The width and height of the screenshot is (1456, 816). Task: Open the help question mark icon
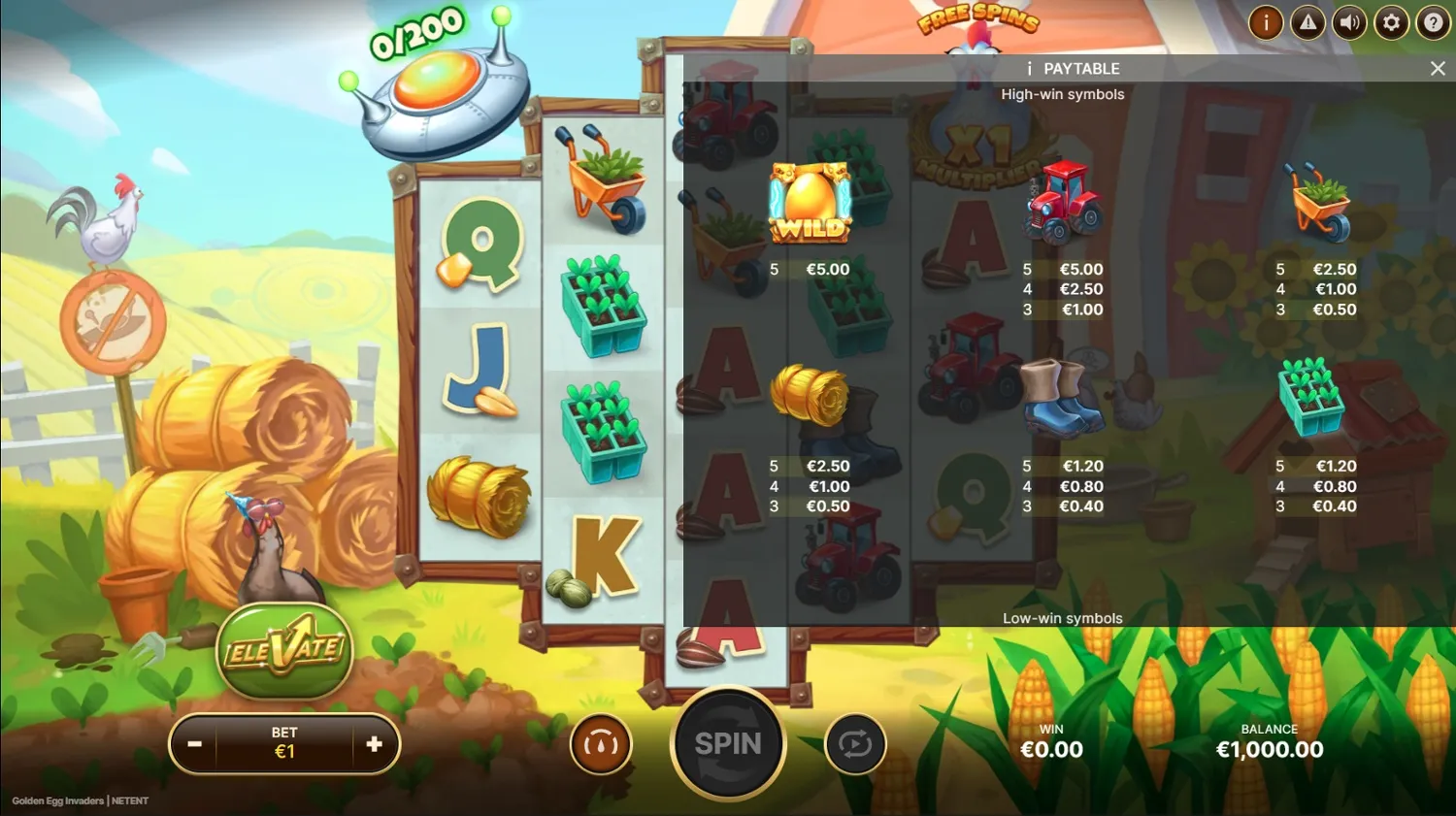pyautogui.click(x=1433, y=22)
